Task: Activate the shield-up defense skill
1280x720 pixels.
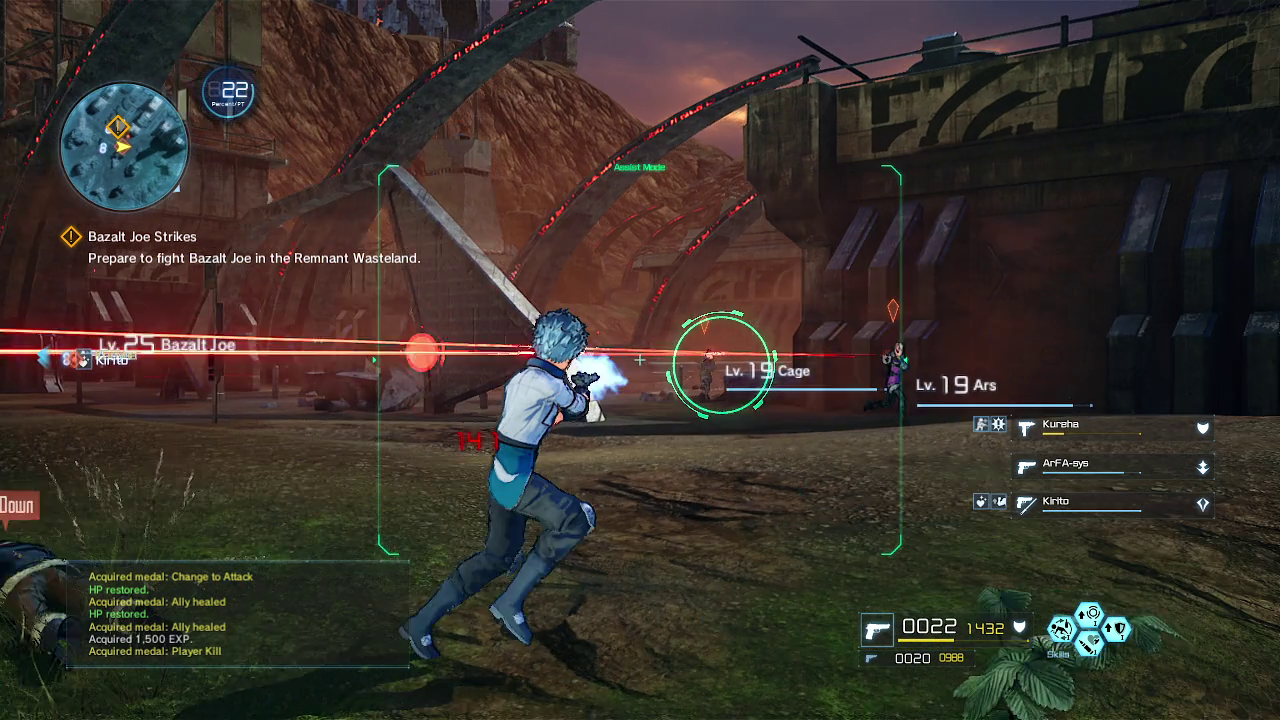Action: pyautogui.click(x=1117, y=629)
